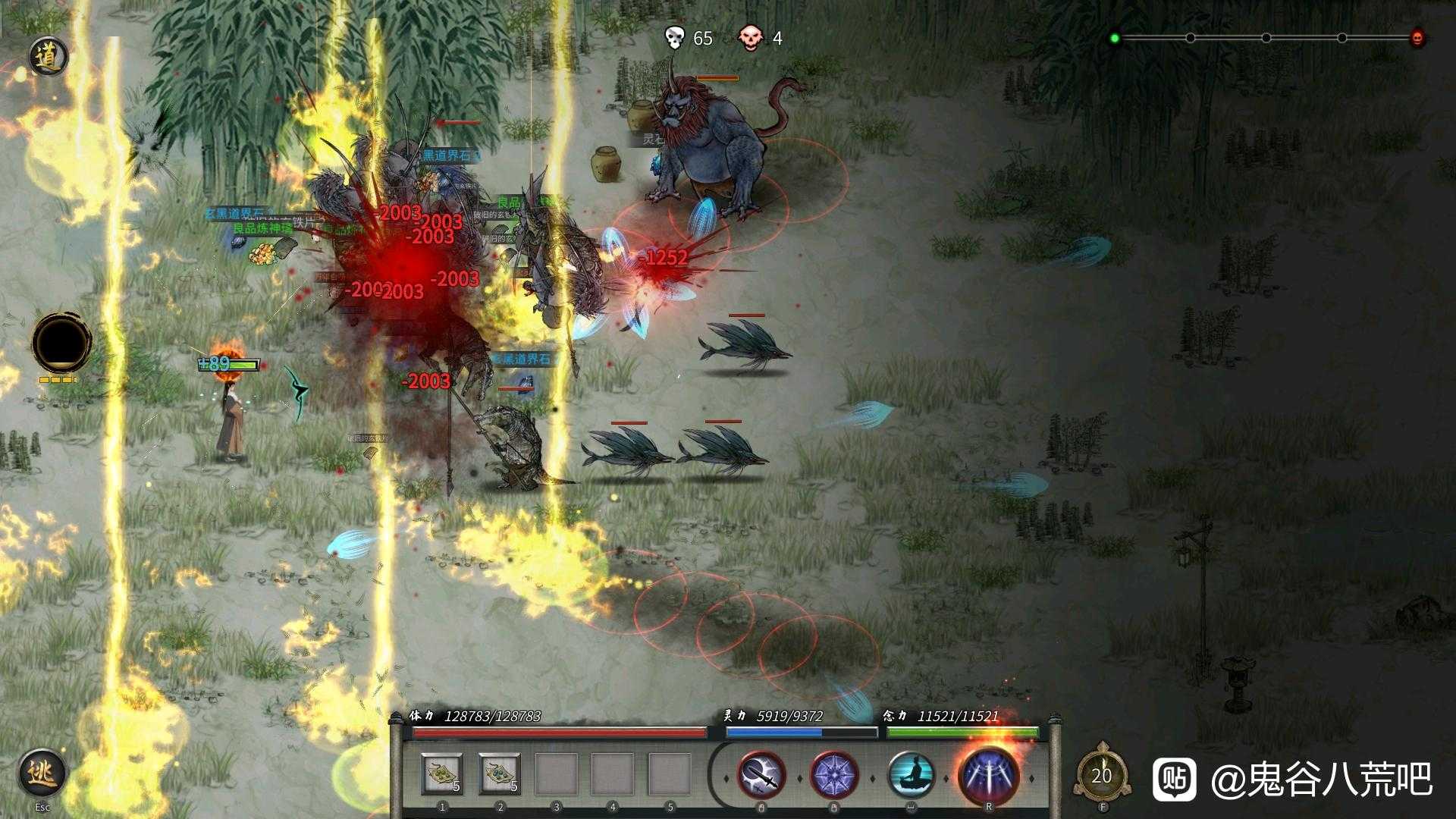
Task: Trigger the meditating figure movement skill
Action: [x=911, y=776]
